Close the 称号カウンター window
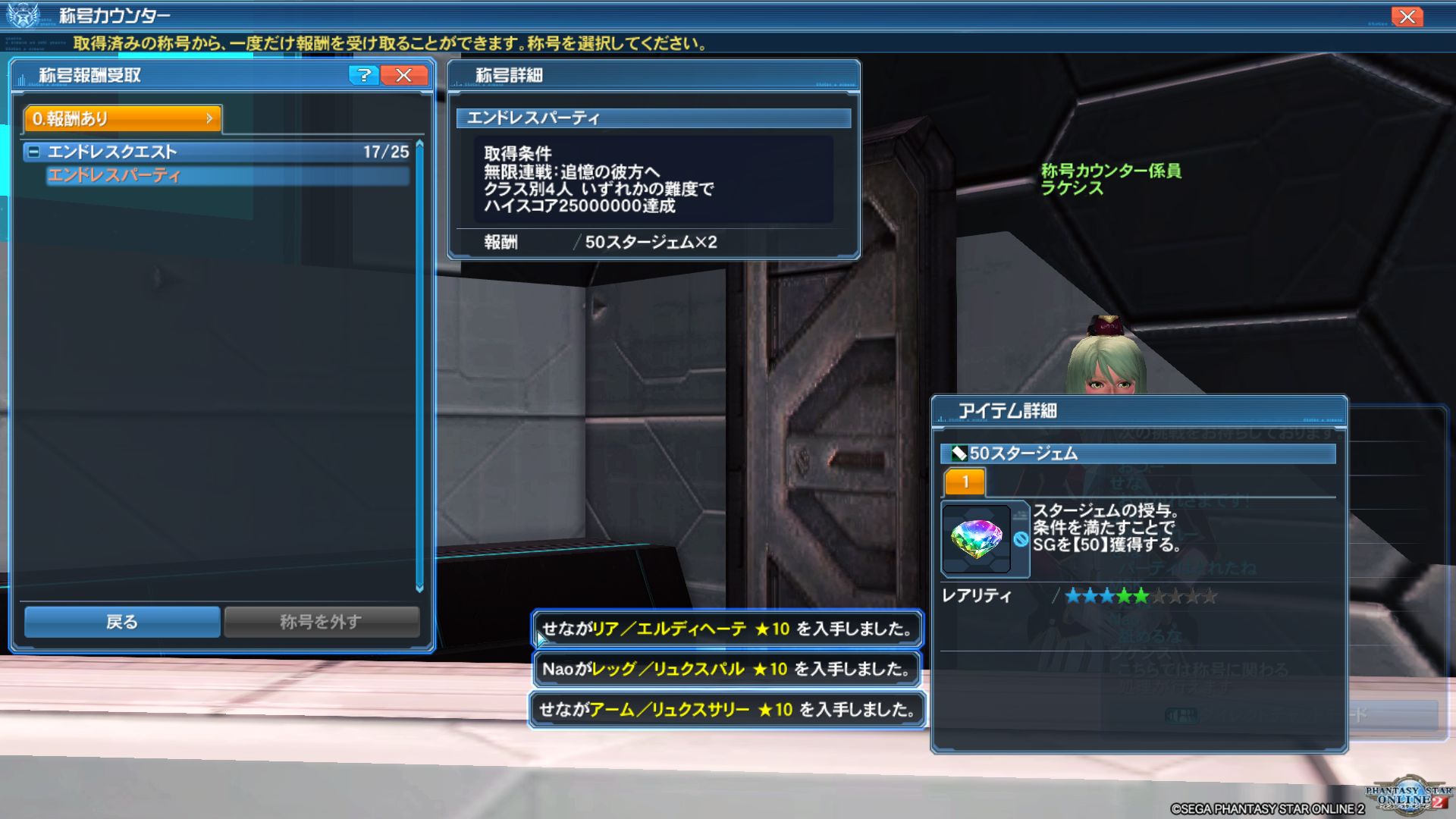 click(1407, 17)
